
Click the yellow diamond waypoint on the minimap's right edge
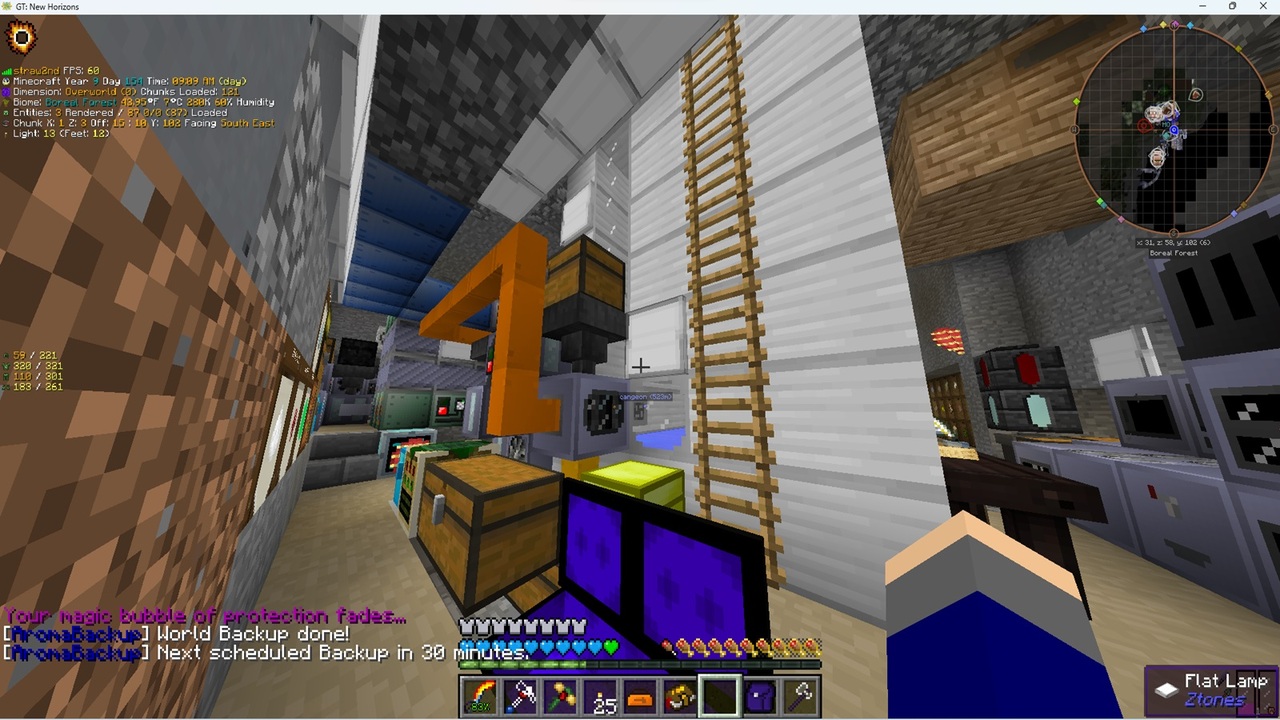(x=1268, y=93)
